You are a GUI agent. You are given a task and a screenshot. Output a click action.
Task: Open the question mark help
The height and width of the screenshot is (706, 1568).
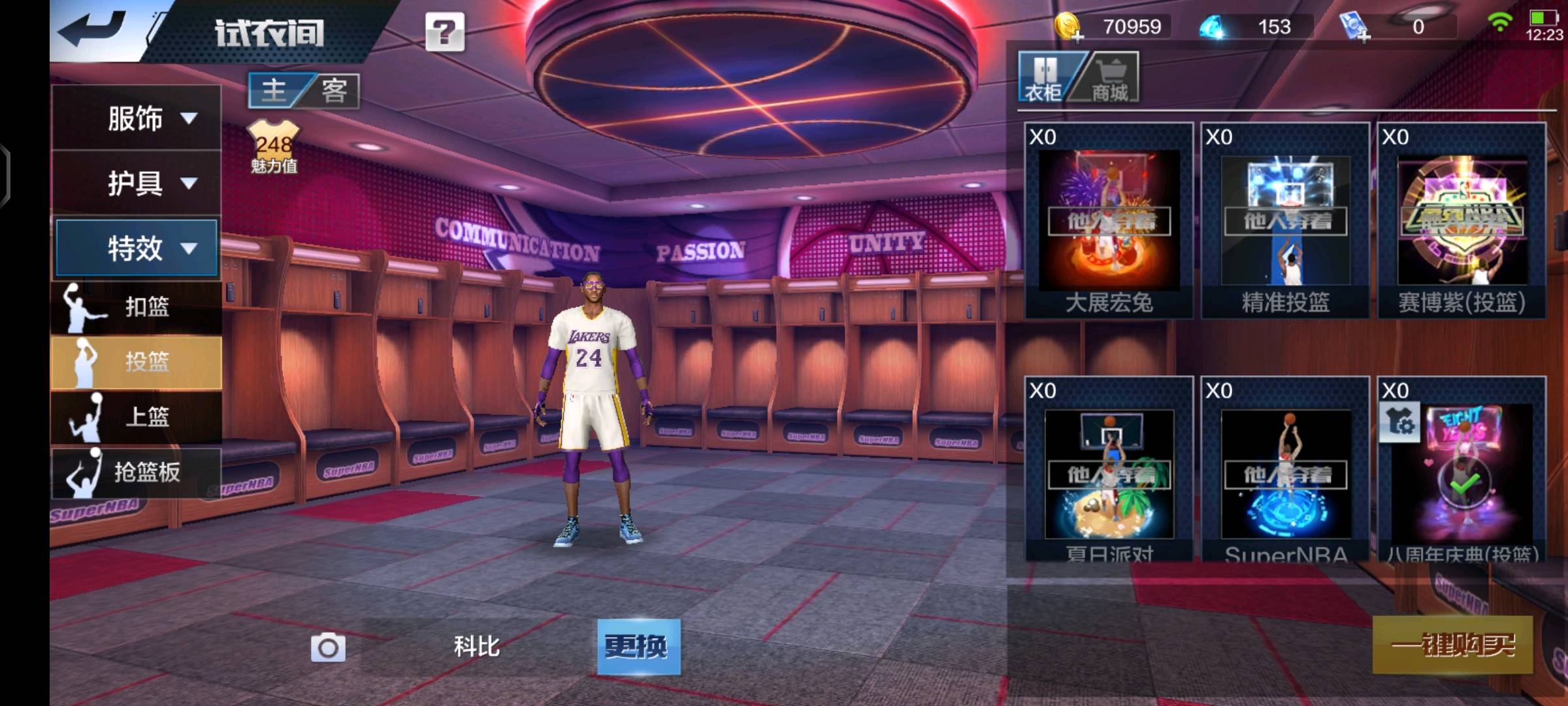pyautogui.click(x=444, y=31)
